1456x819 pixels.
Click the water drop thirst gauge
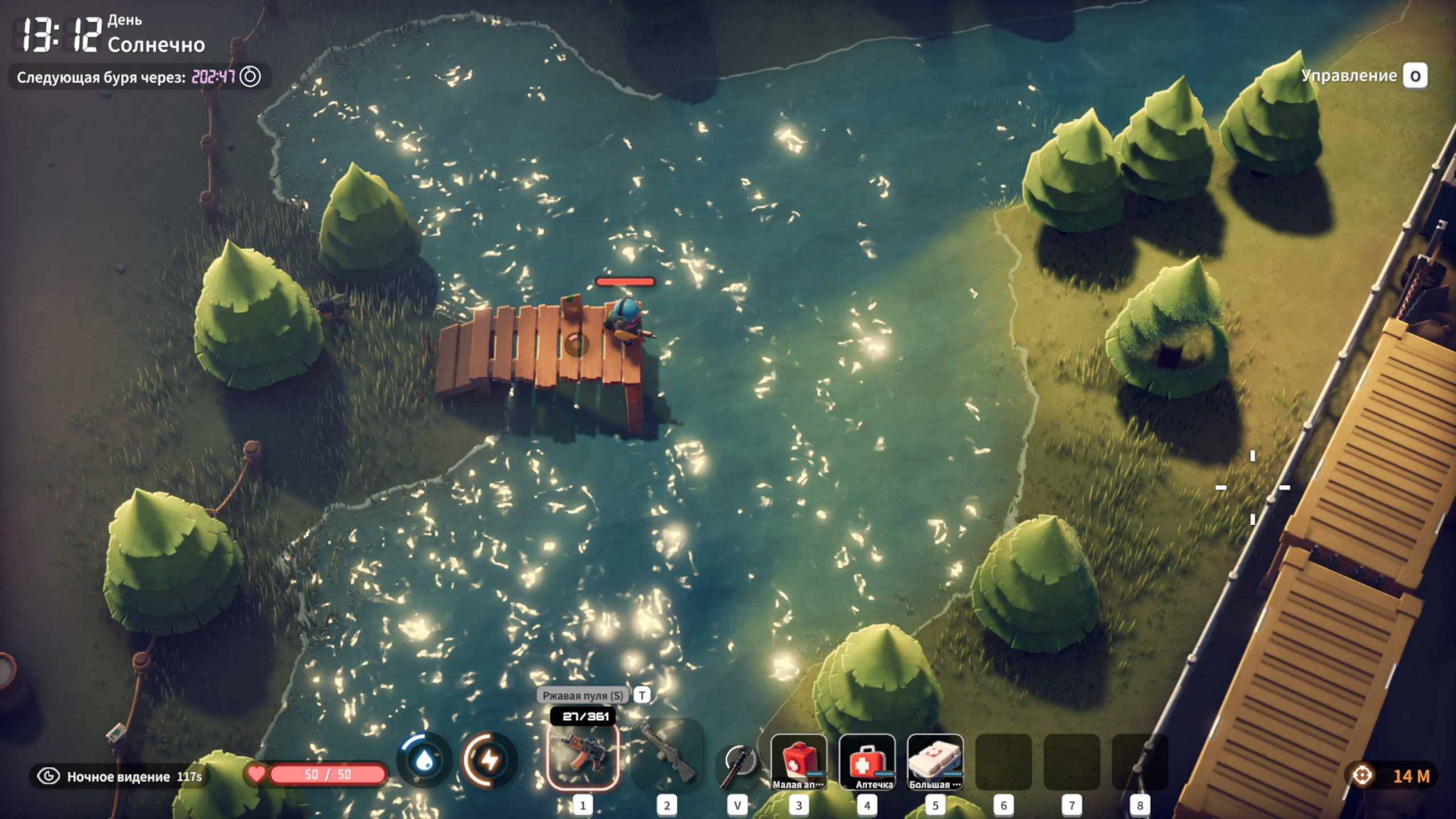[424, 760]
